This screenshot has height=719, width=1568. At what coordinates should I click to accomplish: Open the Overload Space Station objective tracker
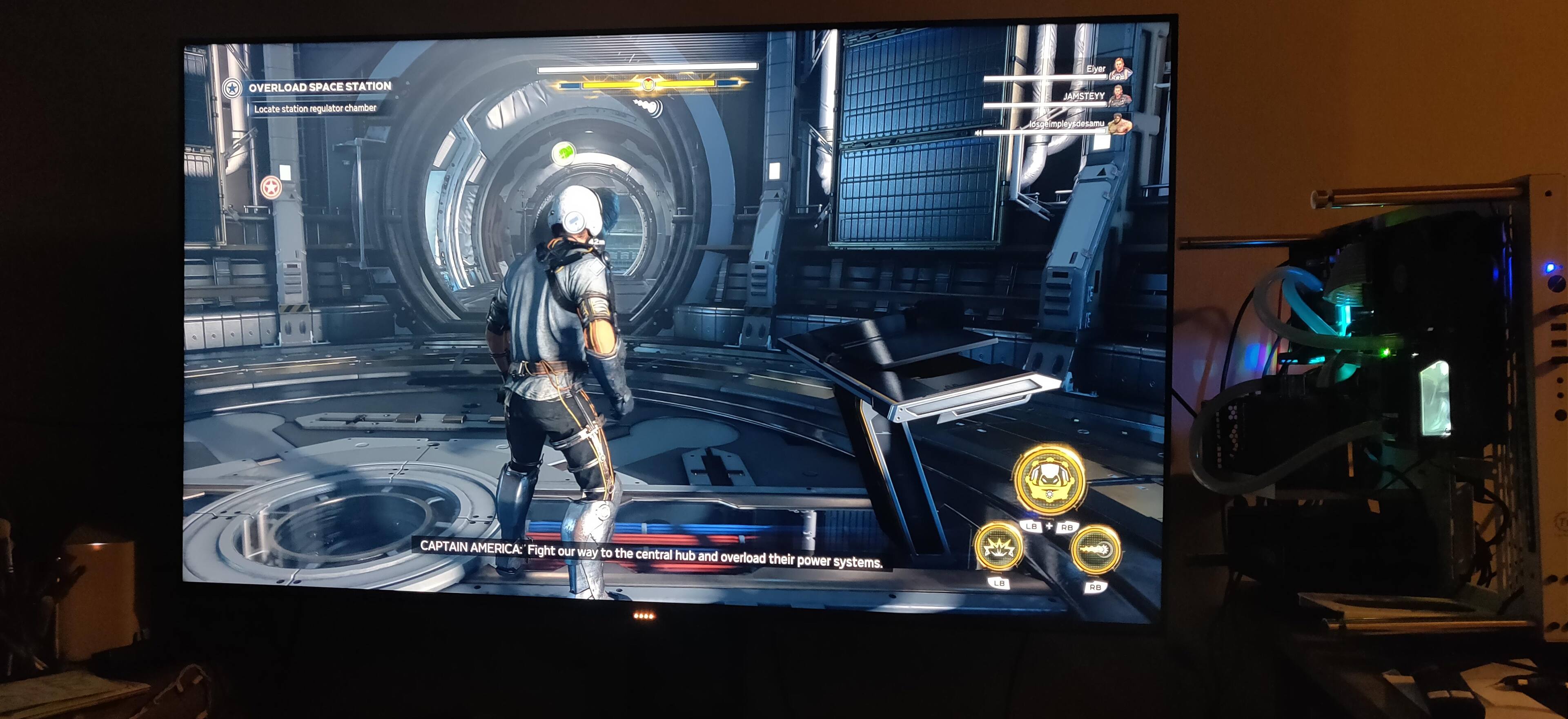click(320, 87)
